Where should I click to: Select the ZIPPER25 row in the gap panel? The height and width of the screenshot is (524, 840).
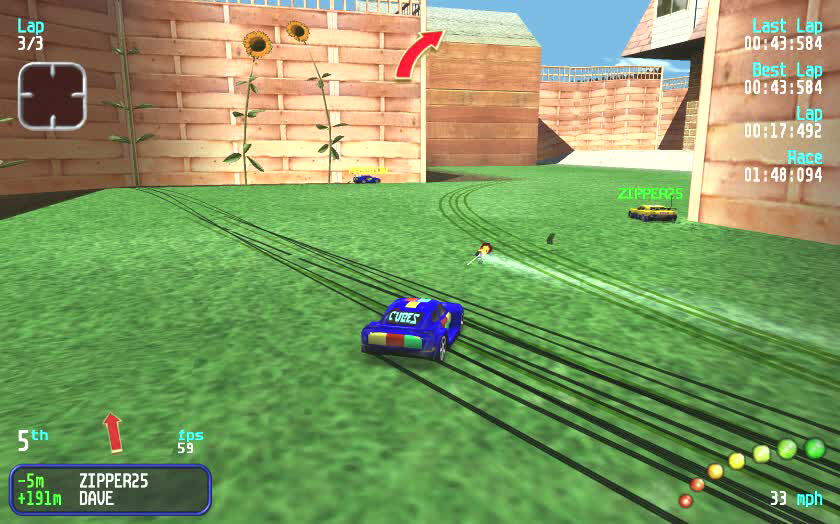pyautogui.click(x=110, y=480)
